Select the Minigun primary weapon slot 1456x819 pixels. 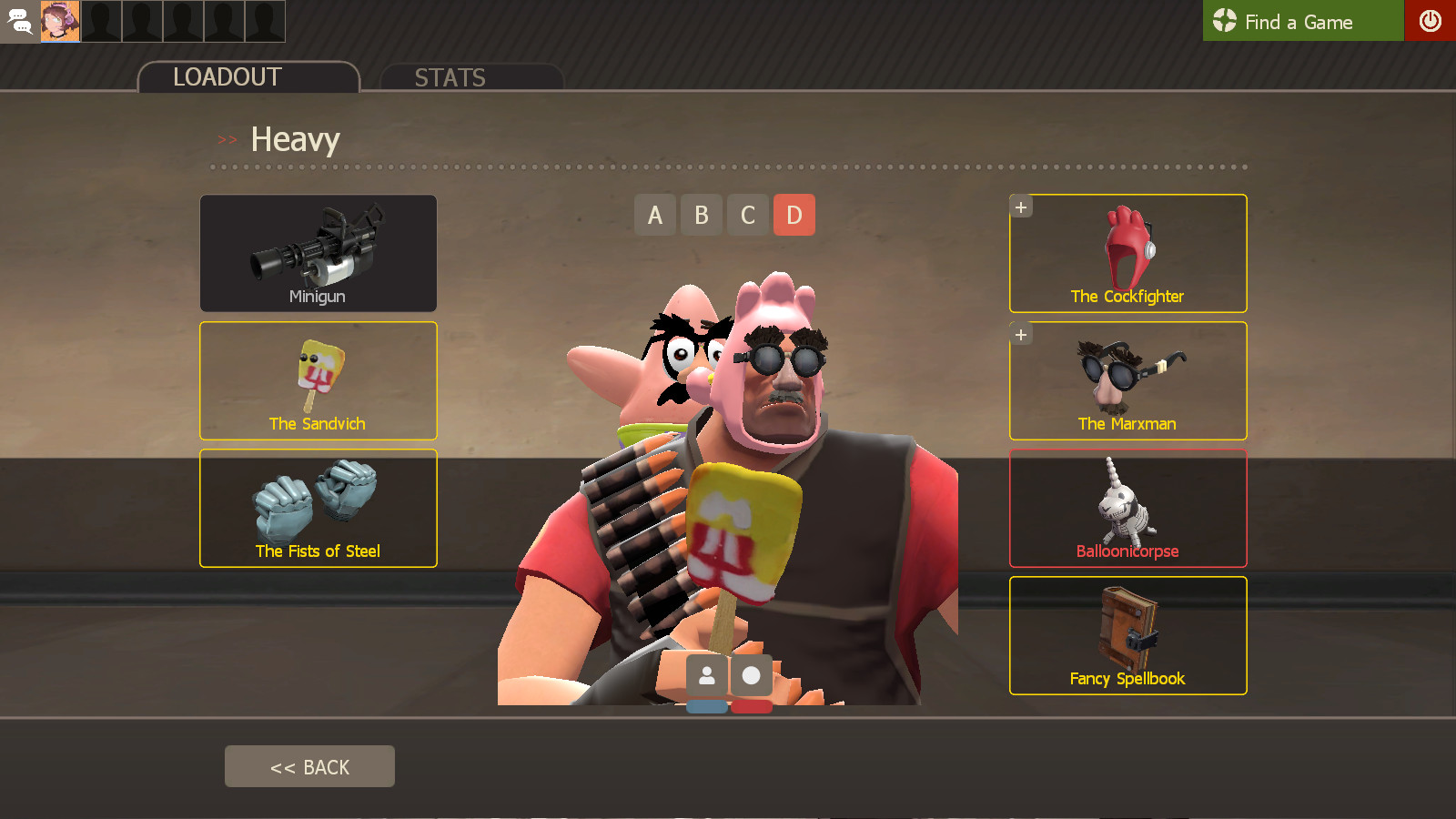318,253
